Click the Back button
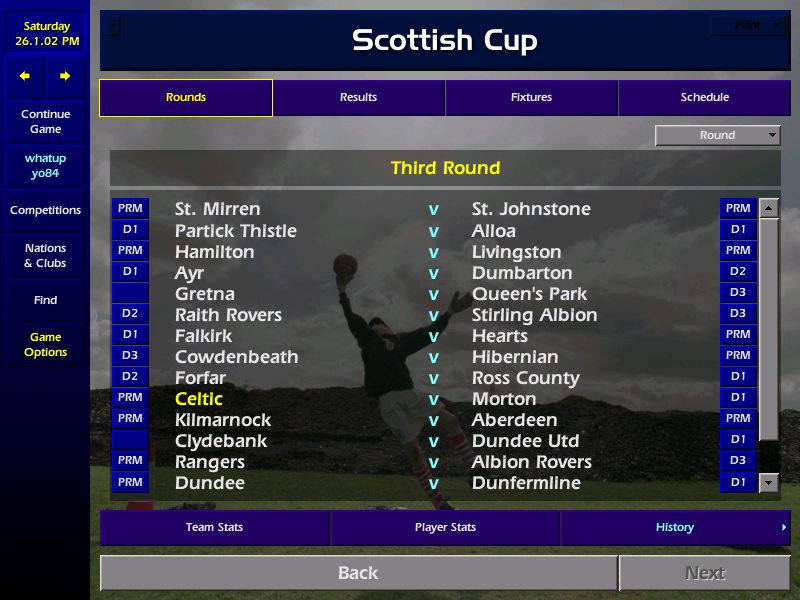Screen dimensions: 800x600 [358, 573]
